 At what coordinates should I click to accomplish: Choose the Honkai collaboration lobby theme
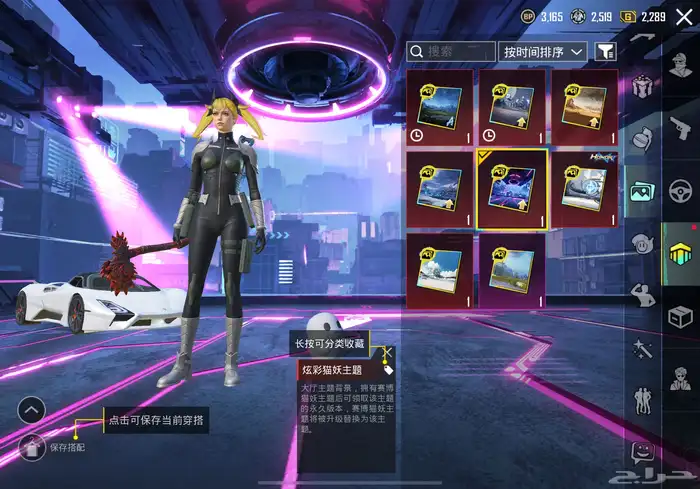pyautogui.click(x=583, y=188)
